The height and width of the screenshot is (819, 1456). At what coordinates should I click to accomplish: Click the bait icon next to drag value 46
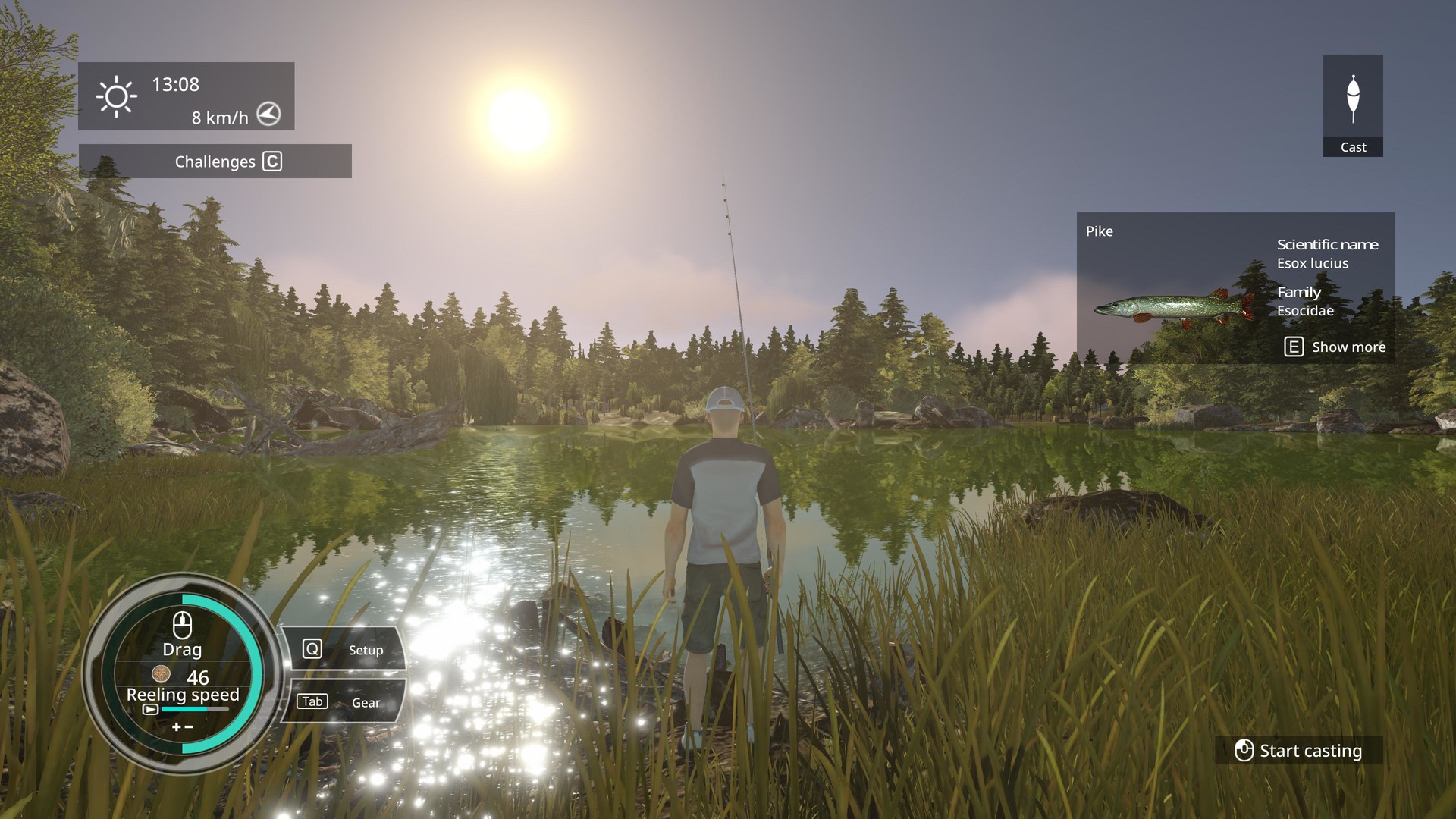pyautogui.click(x=162, y=674)
